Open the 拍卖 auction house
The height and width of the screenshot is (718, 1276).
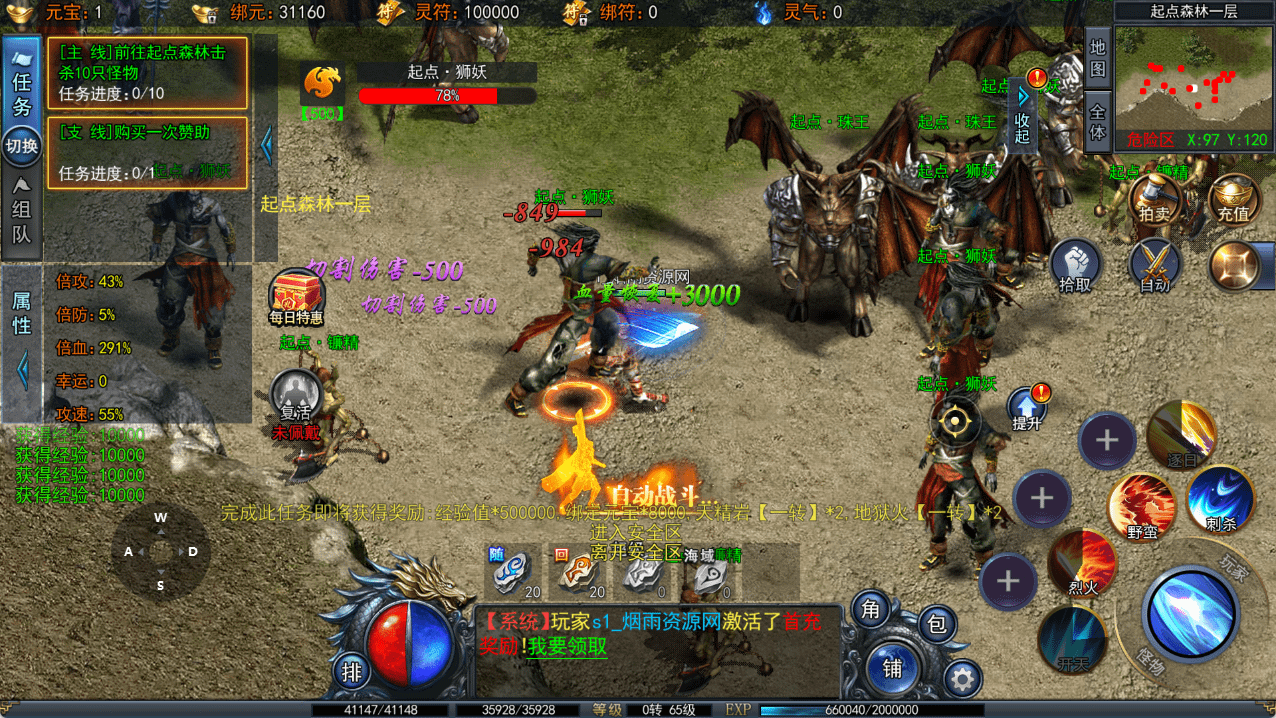pos(1155,201)
